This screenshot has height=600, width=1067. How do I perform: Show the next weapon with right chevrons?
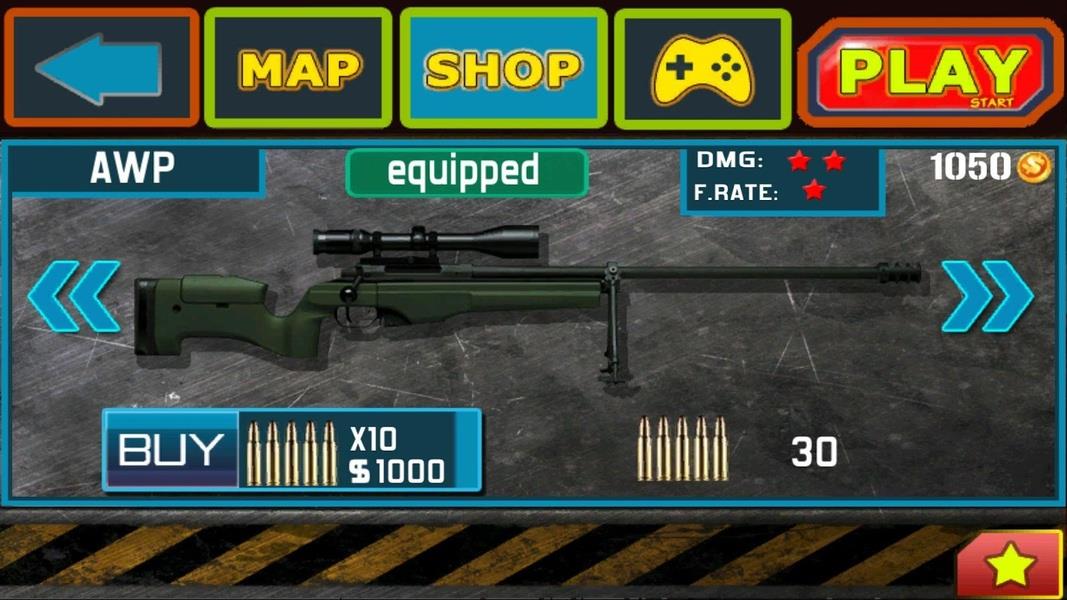point(987,296)
